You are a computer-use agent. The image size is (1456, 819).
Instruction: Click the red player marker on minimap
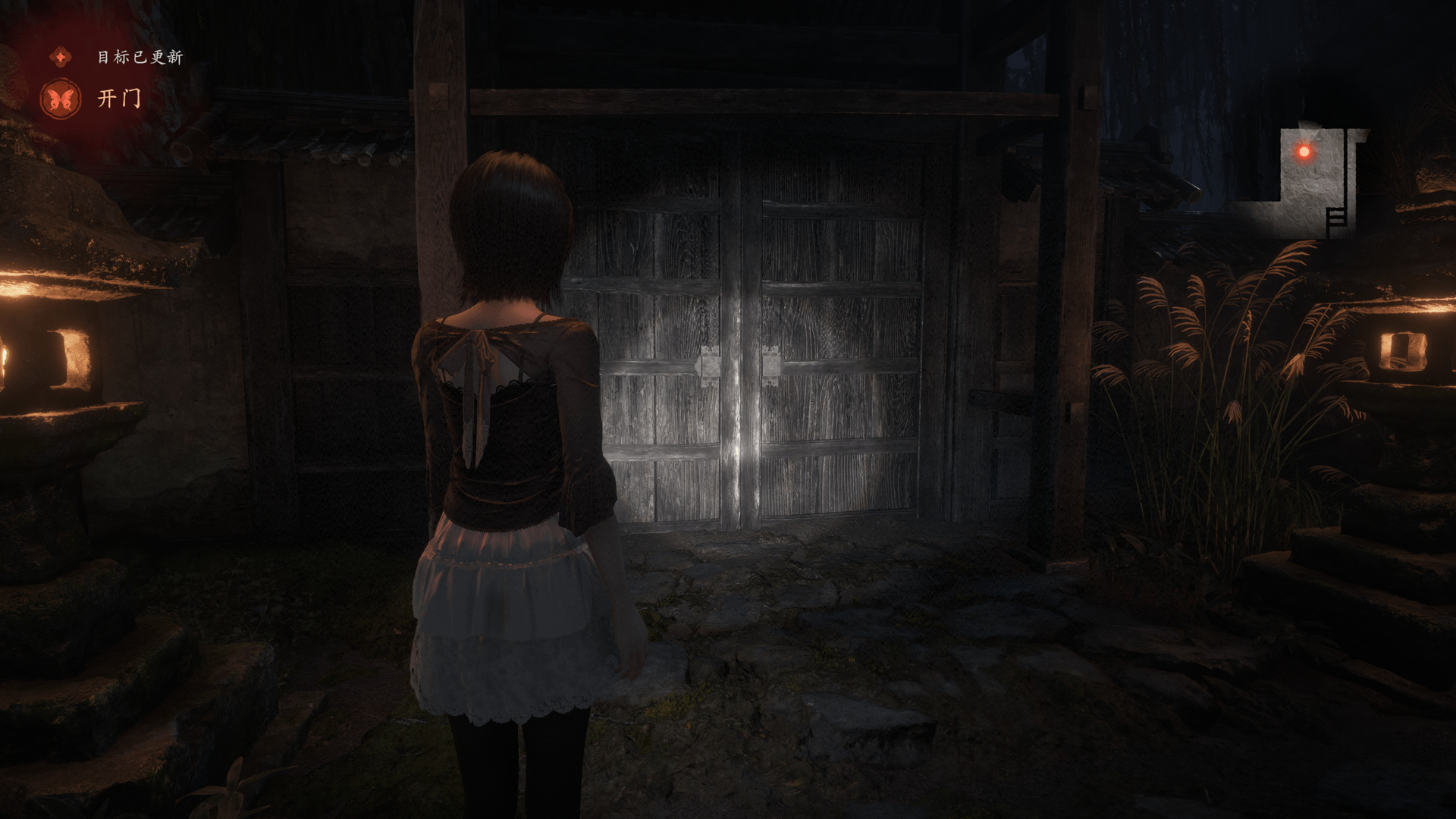1304,152
